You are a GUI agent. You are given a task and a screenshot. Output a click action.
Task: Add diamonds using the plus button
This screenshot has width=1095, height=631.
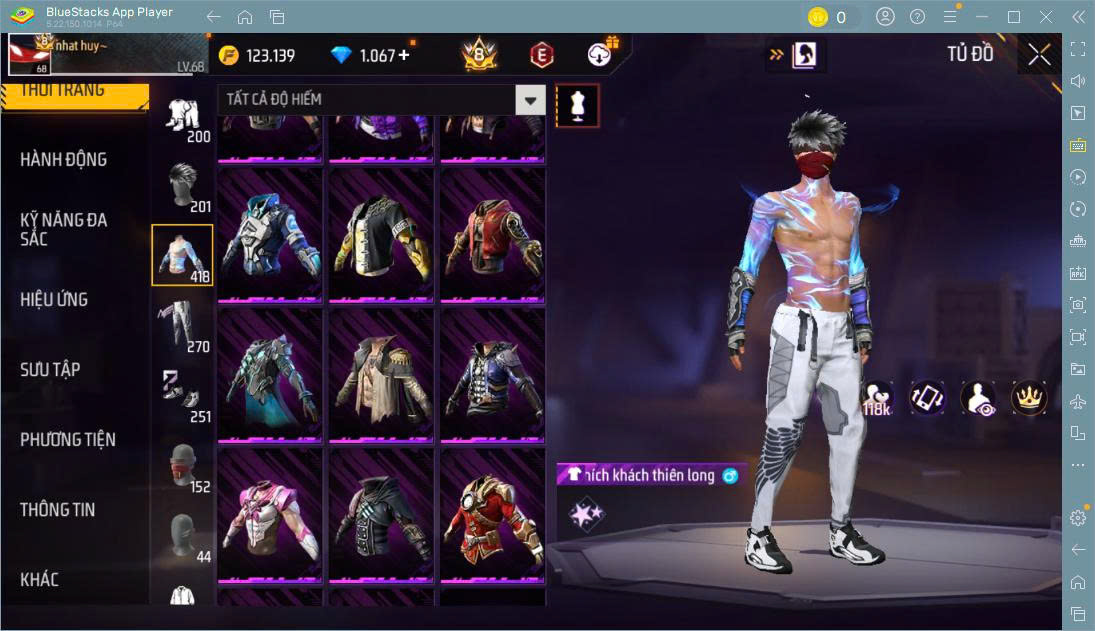[404, 55]
